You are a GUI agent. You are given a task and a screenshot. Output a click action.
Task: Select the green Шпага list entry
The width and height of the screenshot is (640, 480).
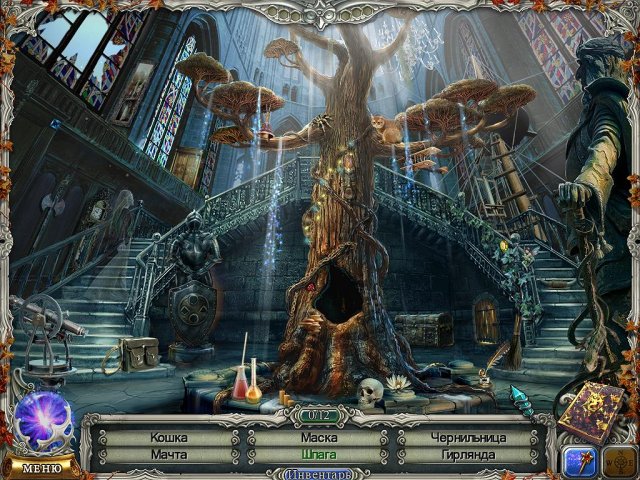[317, 454]
